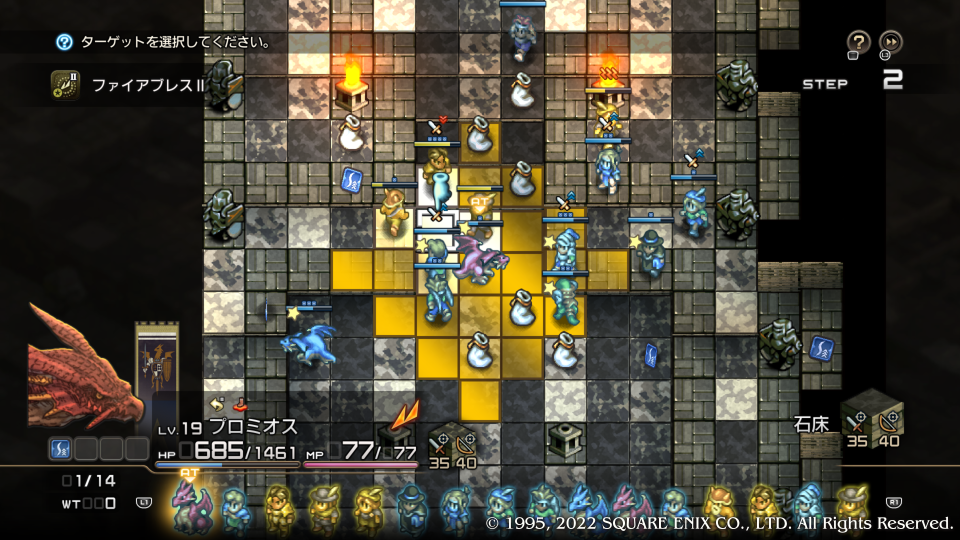The image size is (960, 540).
Task: Select the AT-marked purple dragon in turn order
Action: (187, 505)
